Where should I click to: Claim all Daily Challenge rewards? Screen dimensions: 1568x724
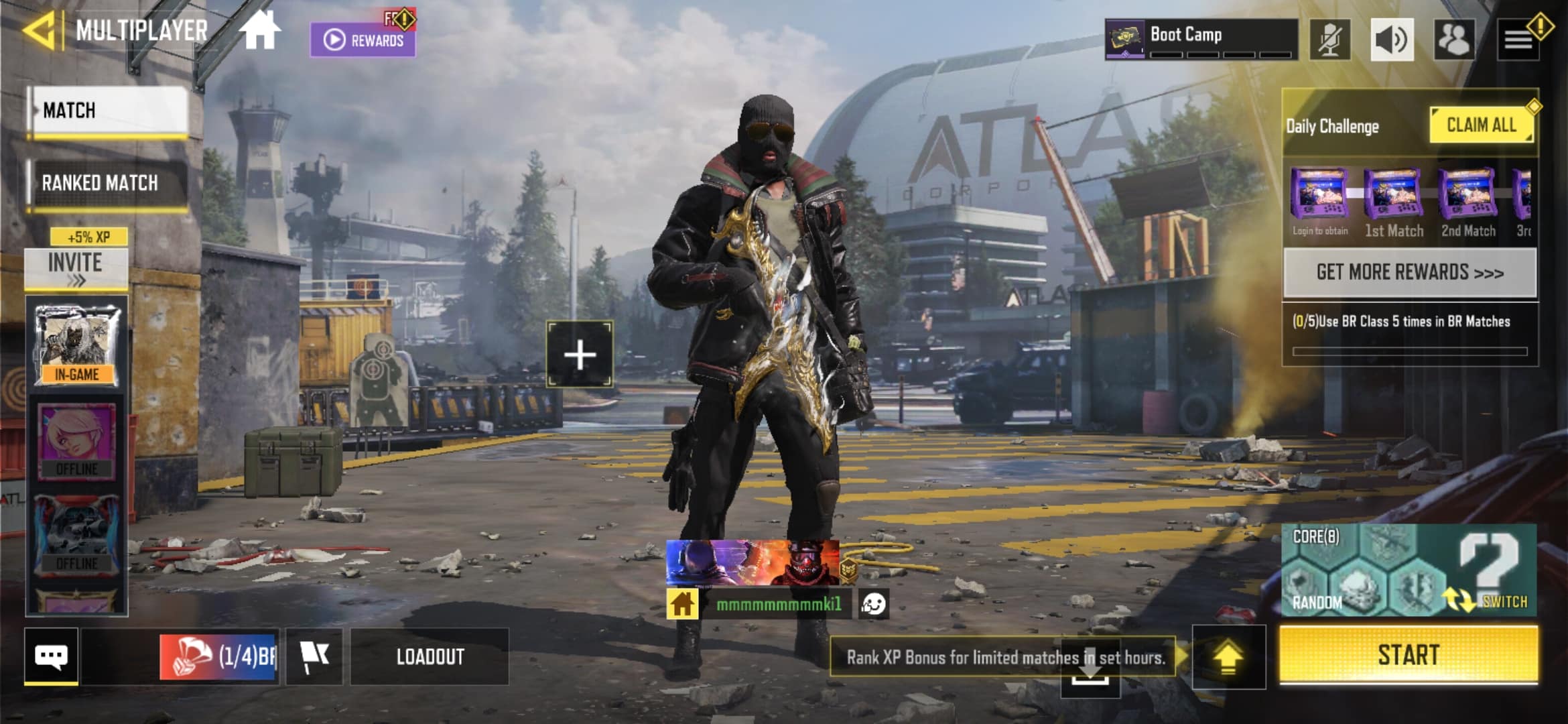click(x=1481, y=125)
